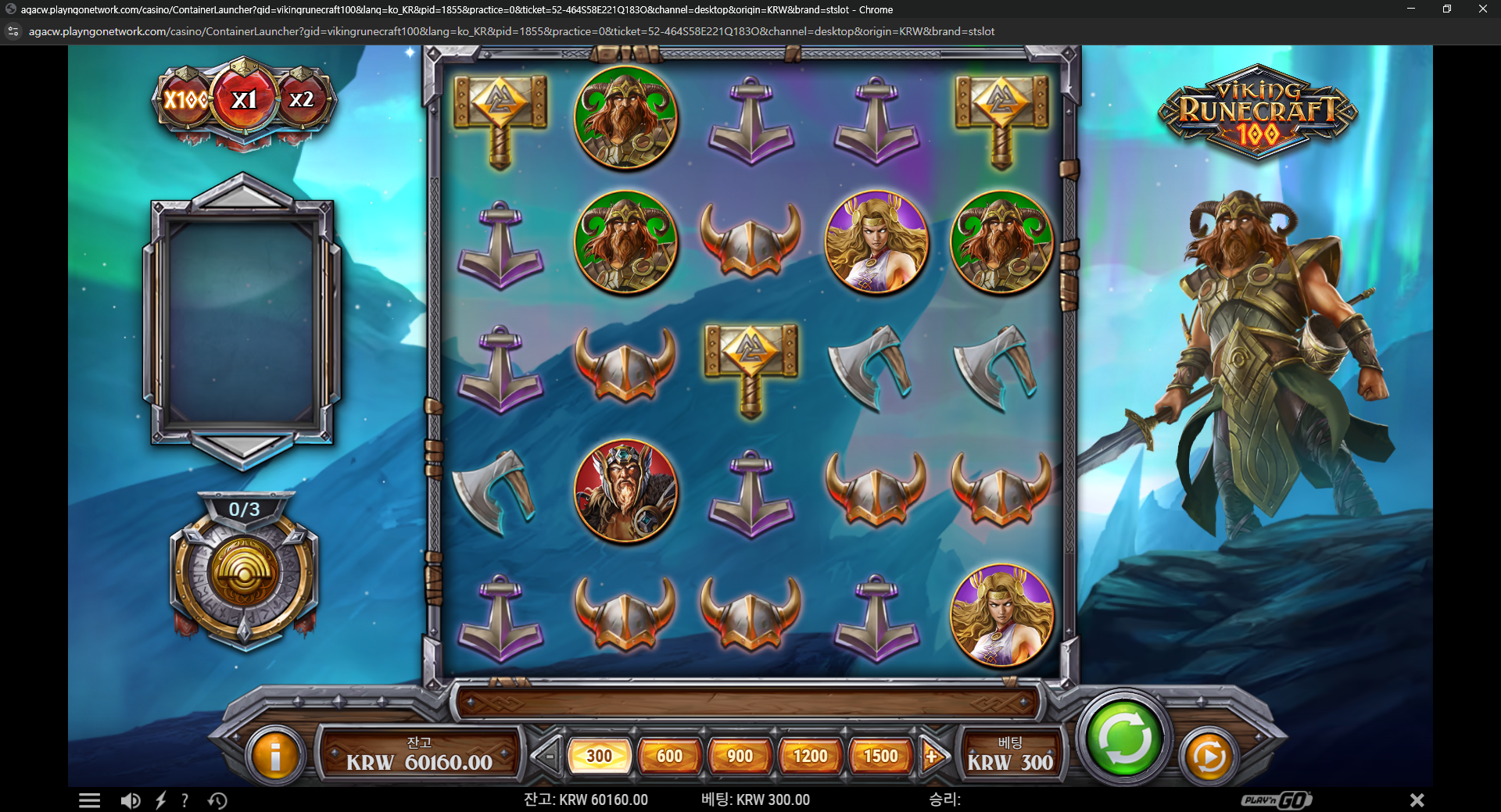Toggle the sound speaker icon
The image size is (1501, 812).
coord(130,800)
